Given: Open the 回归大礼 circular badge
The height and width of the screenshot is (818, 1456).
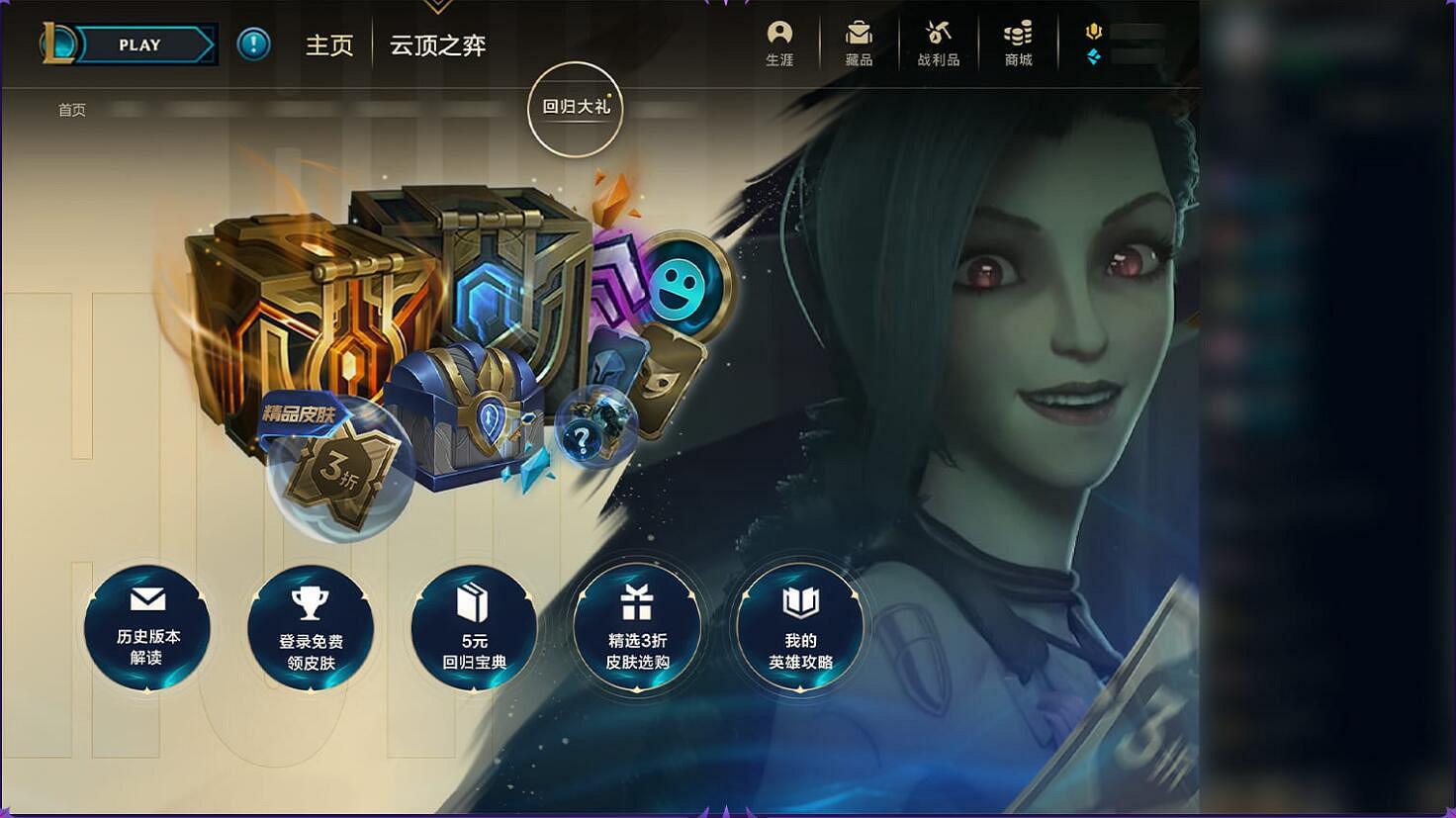Looking at the screenshot, I should [x=575, y=109].
